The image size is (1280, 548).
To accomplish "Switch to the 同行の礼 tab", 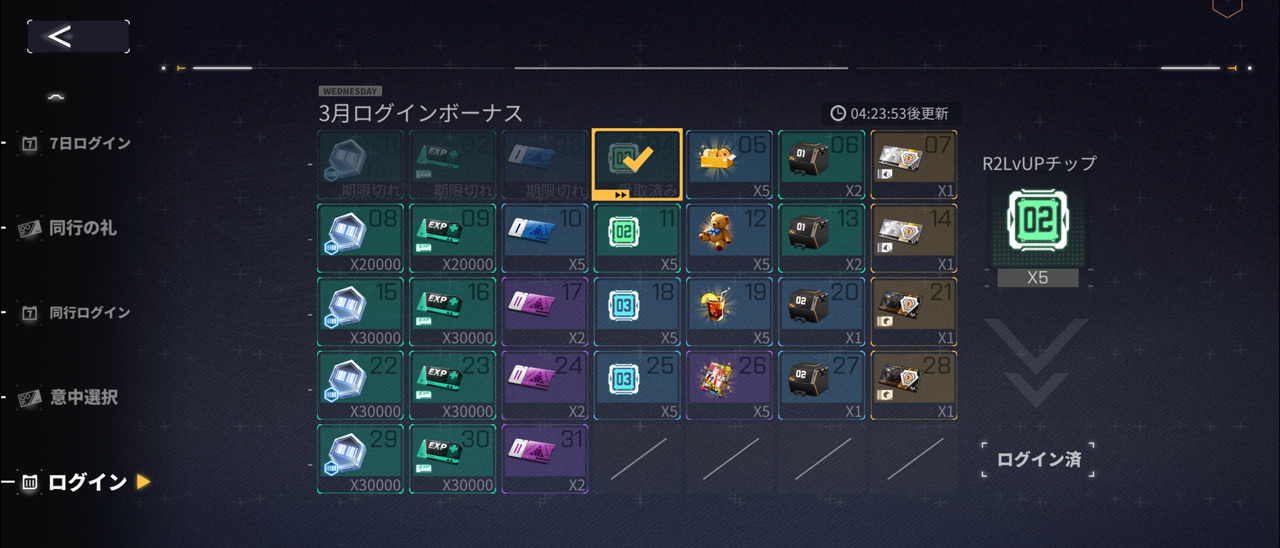I will click(x=82, y=228).
